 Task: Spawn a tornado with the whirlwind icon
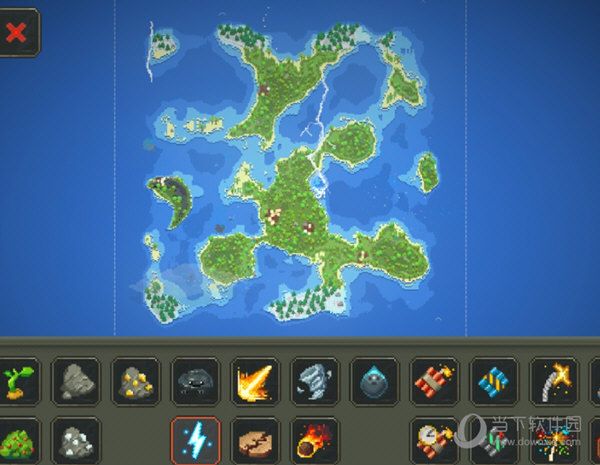315,381
